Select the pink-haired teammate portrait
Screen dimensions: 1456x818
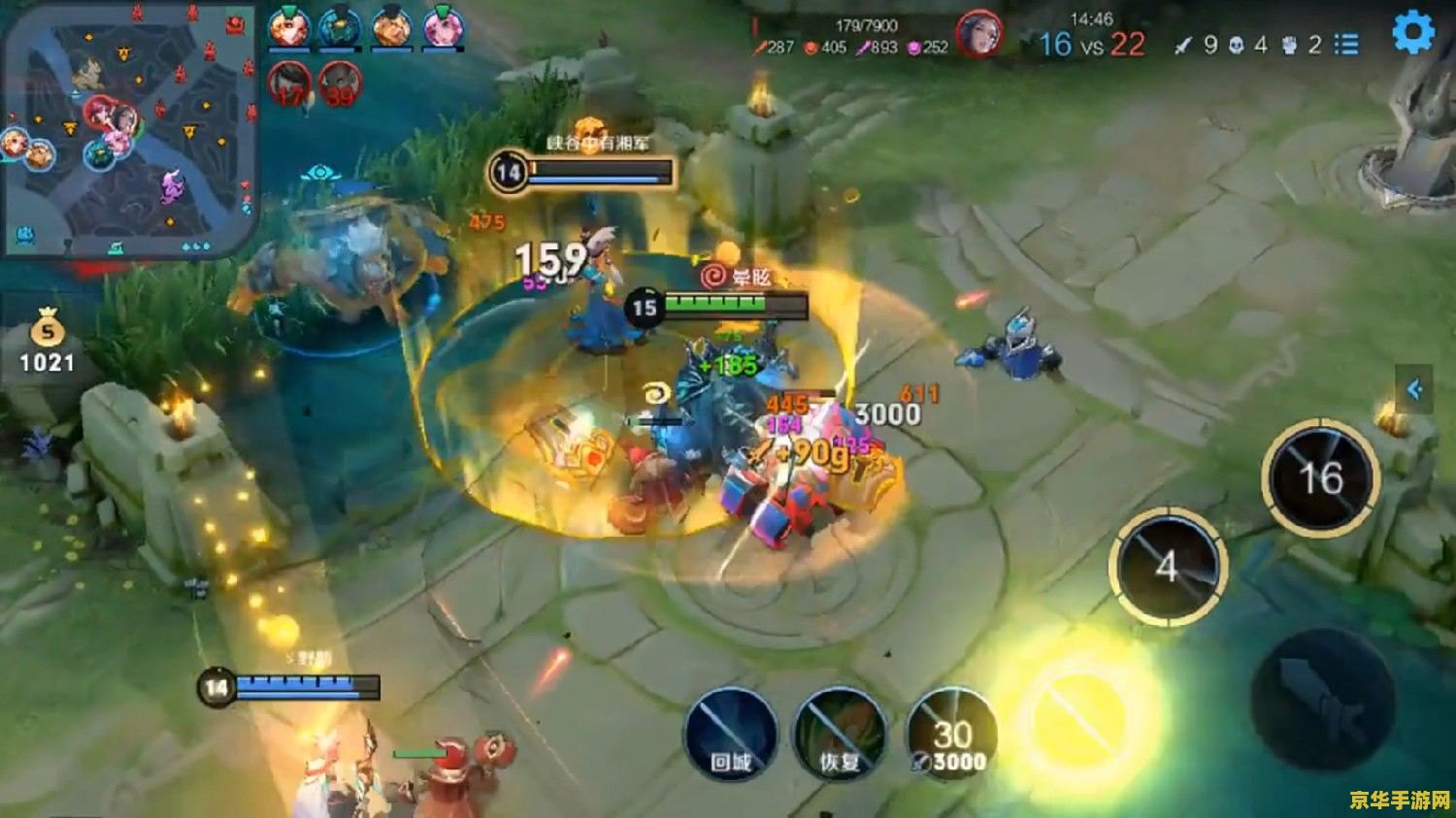(441, 27)
